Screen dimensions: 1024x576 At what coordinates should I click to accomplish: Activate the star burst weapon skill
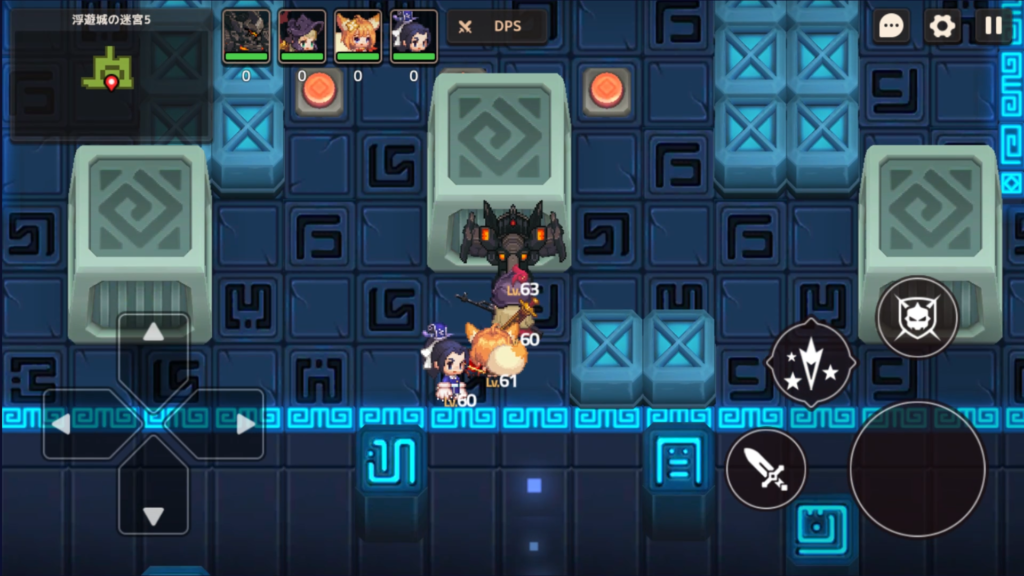(810, 362)
